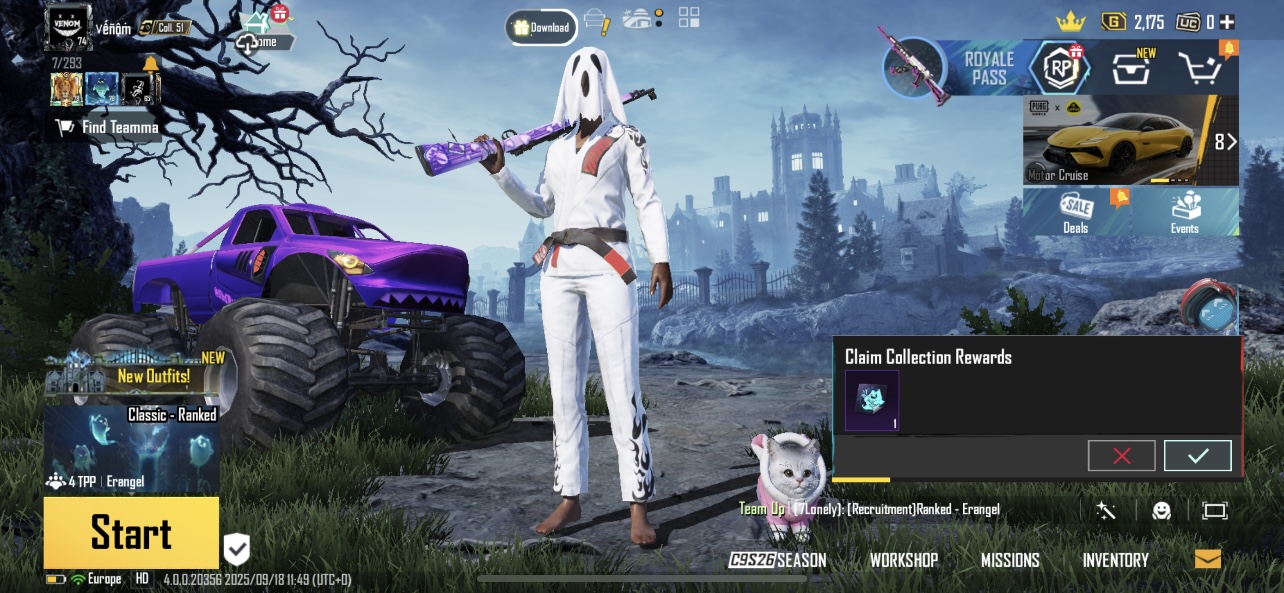This screenshot has width=1284, height=593.
Task: Dismiss collection rewards with red X
Action: tap(1121, 456)
